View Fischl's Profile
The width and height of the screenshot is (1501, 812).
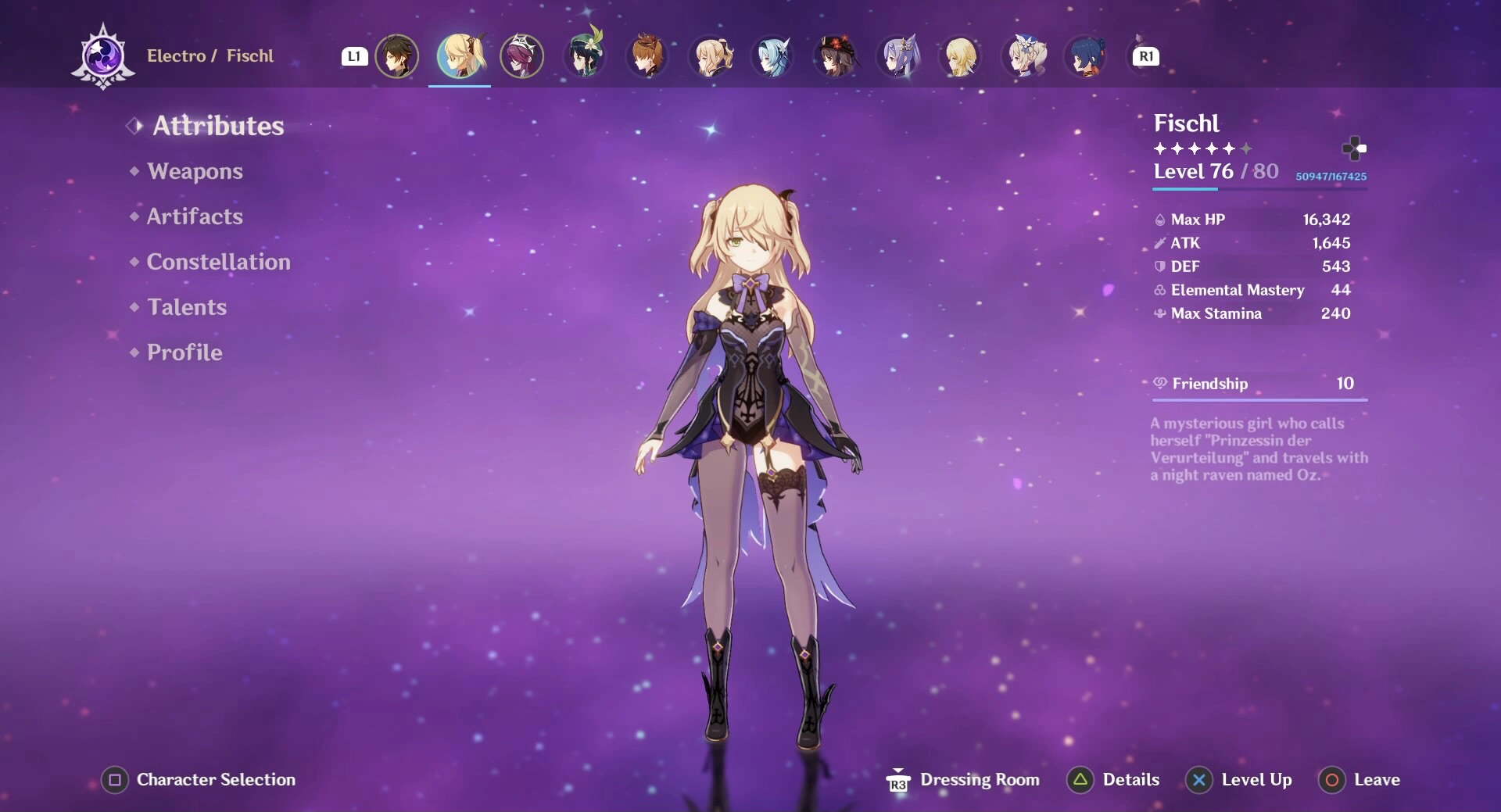(184, 352)
